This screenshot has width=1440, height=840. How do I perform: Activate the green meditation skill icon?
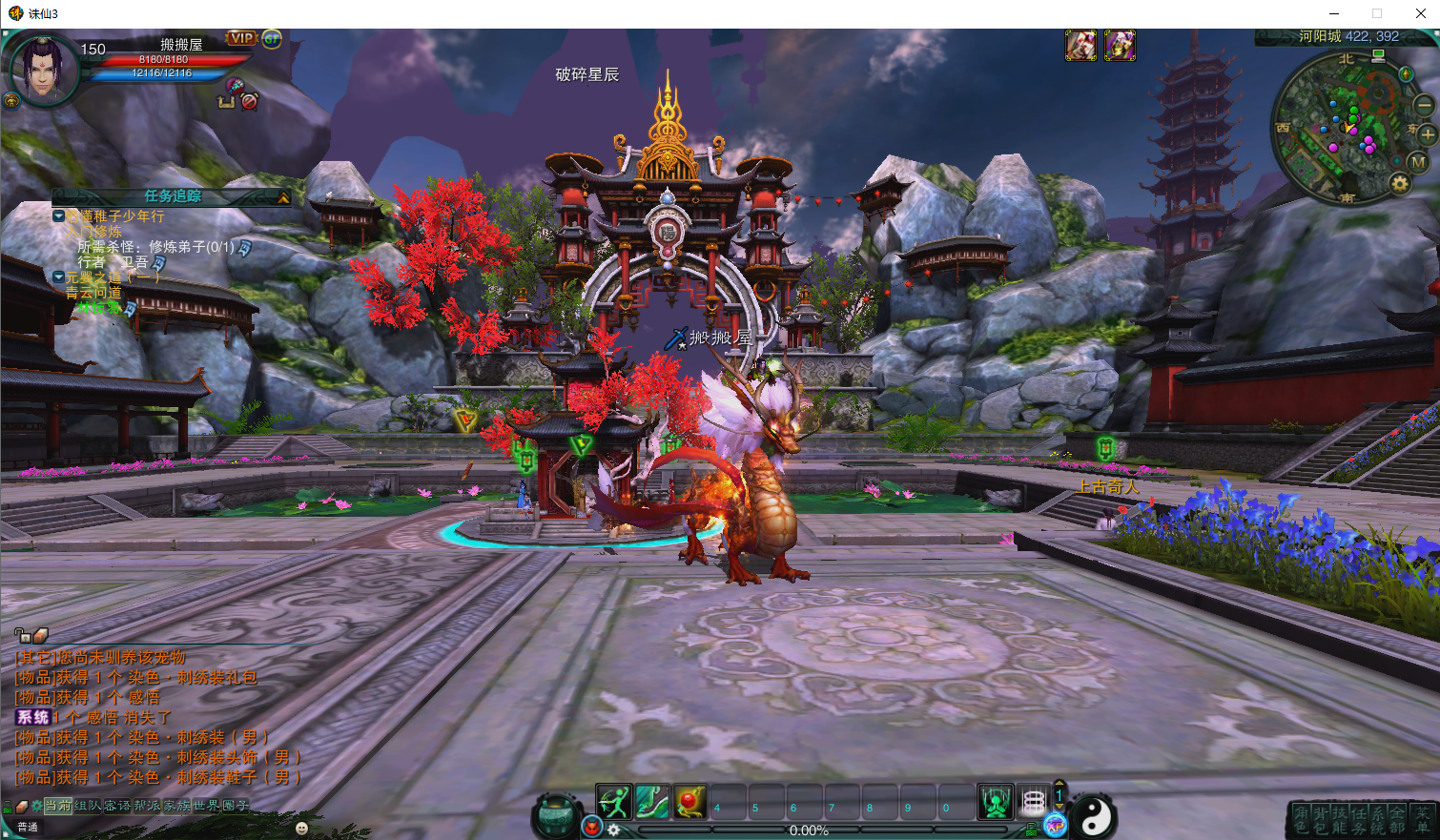tap(996, 802)
